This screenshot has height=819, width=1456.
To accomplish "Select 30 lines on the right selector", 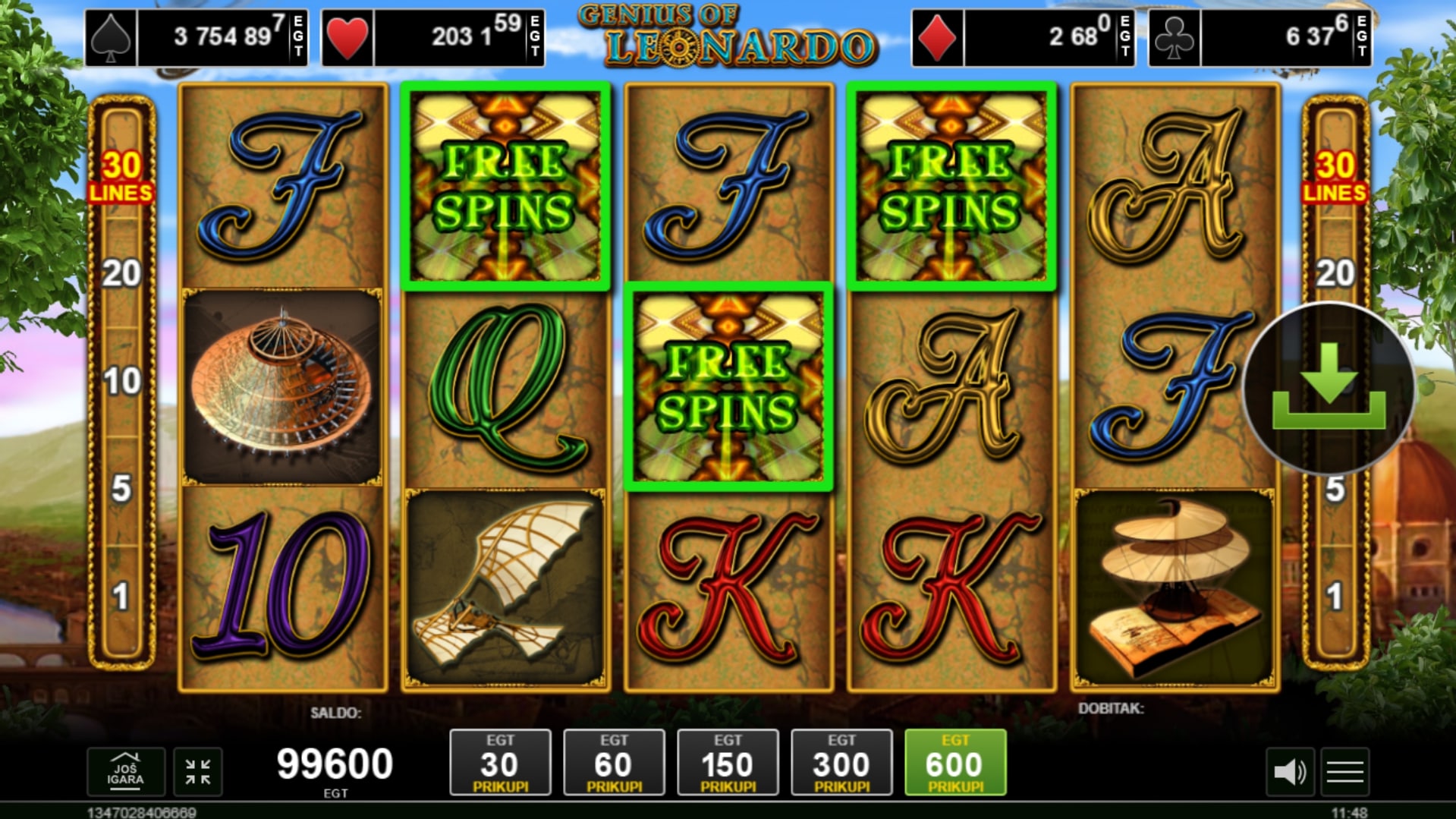I will (1335, 176).
